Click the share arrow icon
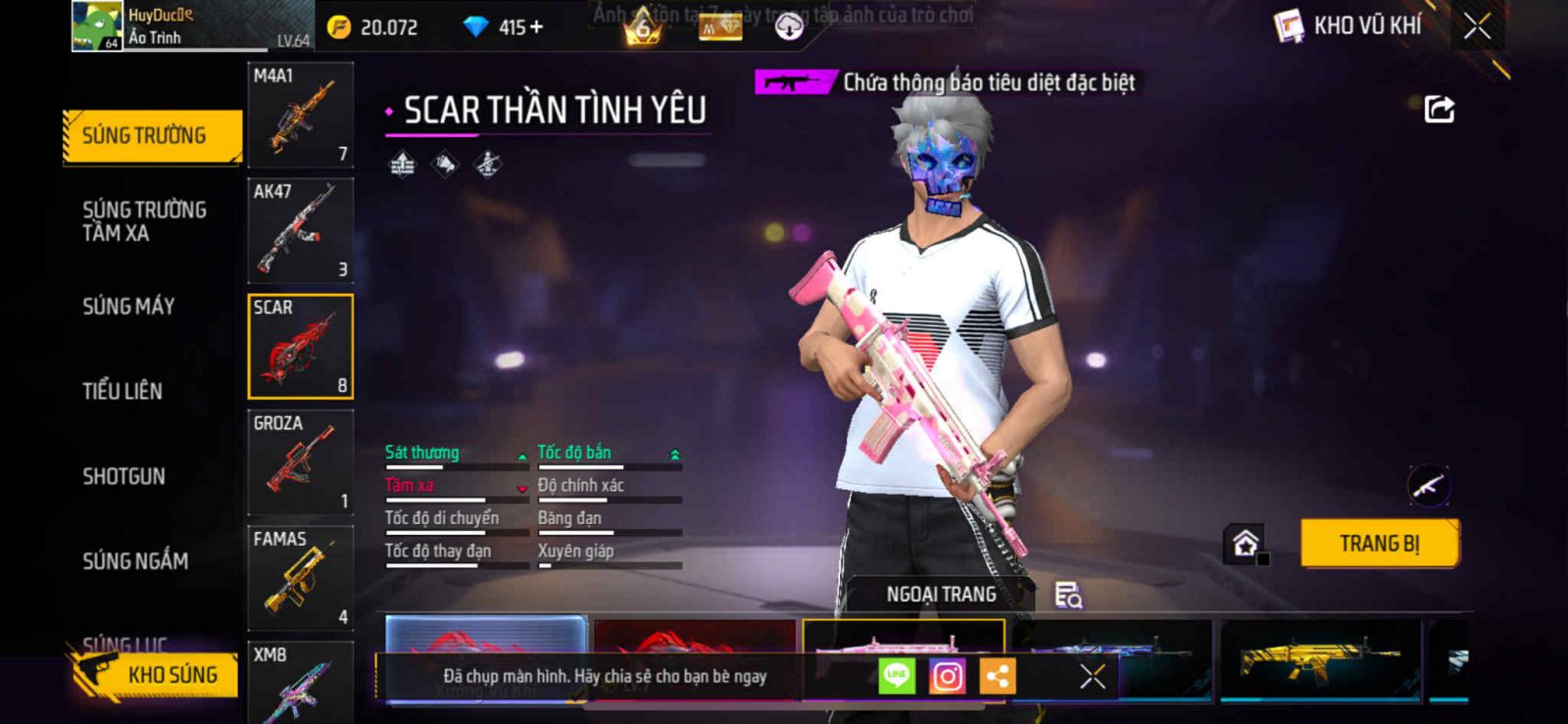 tap(1439, 109)
